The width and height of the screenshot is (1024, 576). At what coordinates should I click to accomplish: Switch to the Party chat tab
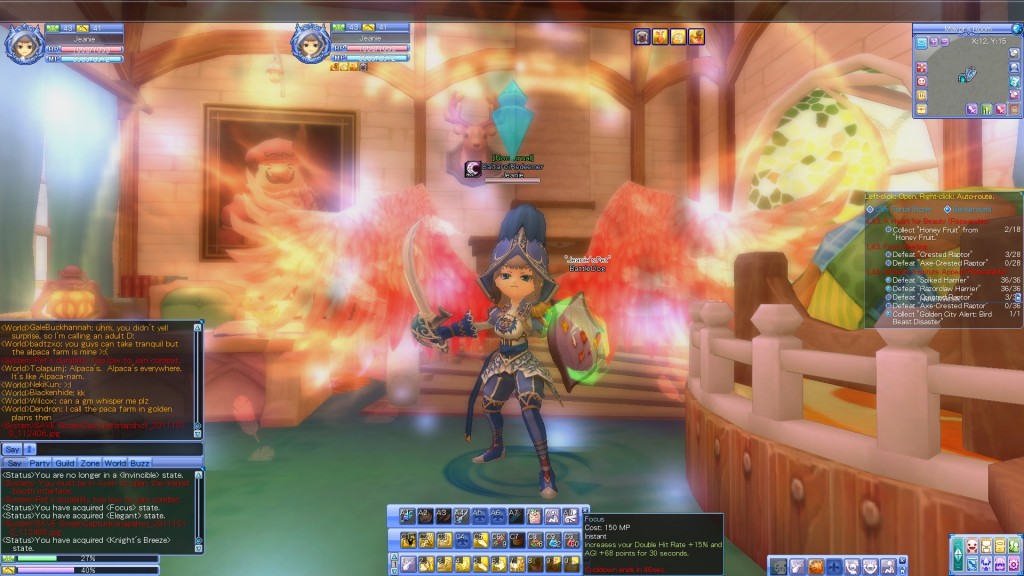40,464
